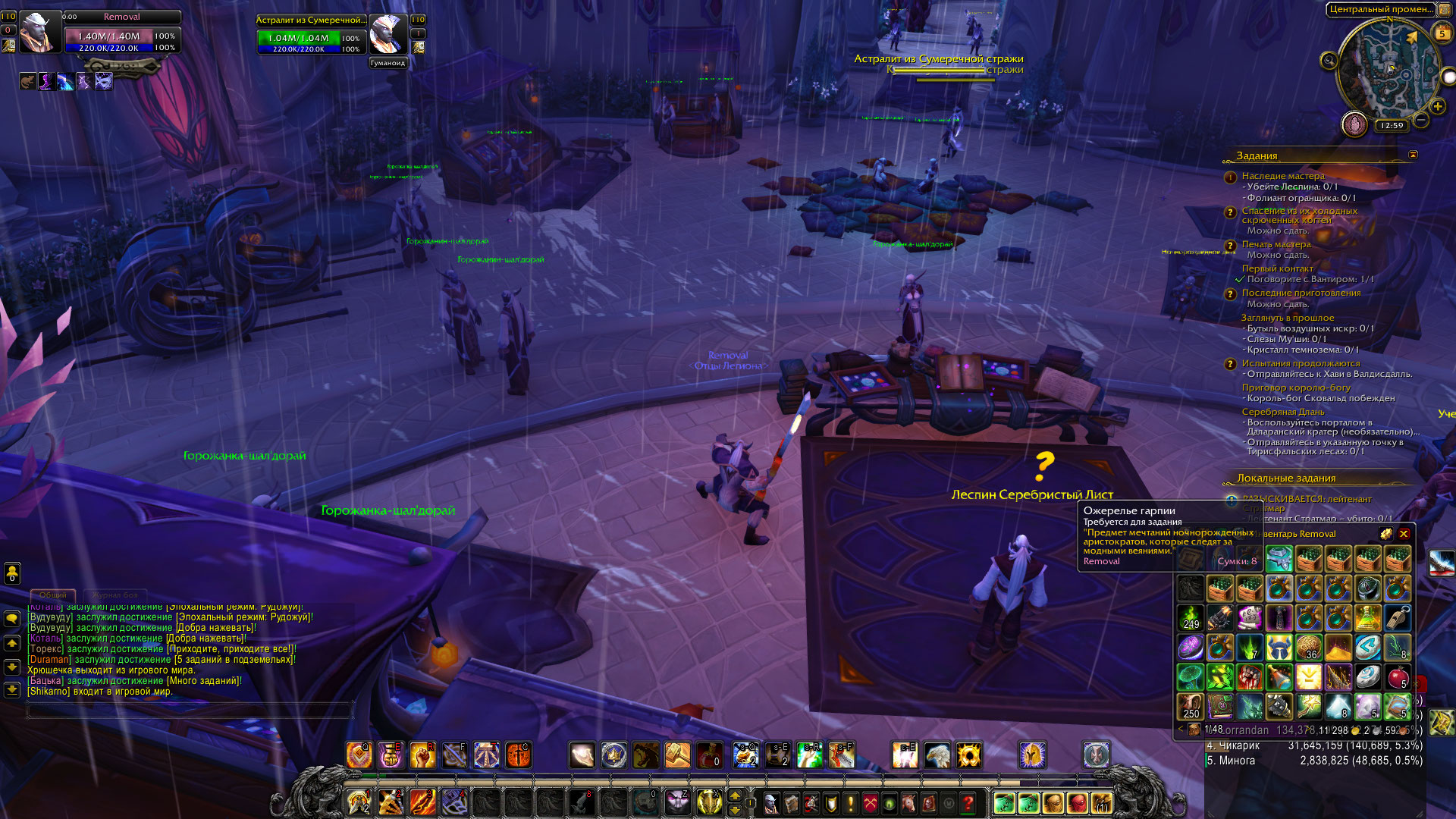Open the calendar showing day 5

(x=1442, y=33)
